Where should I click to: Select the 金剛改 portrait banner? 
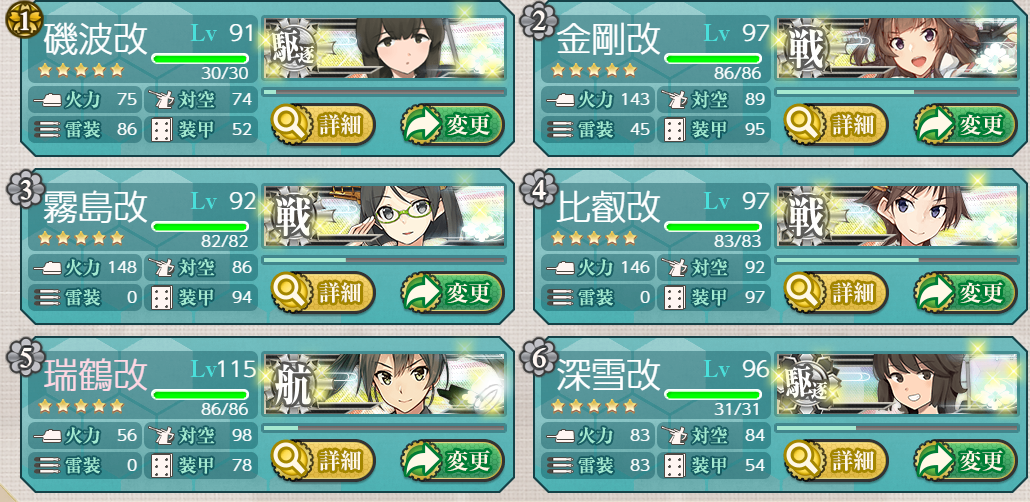(898, 48)
